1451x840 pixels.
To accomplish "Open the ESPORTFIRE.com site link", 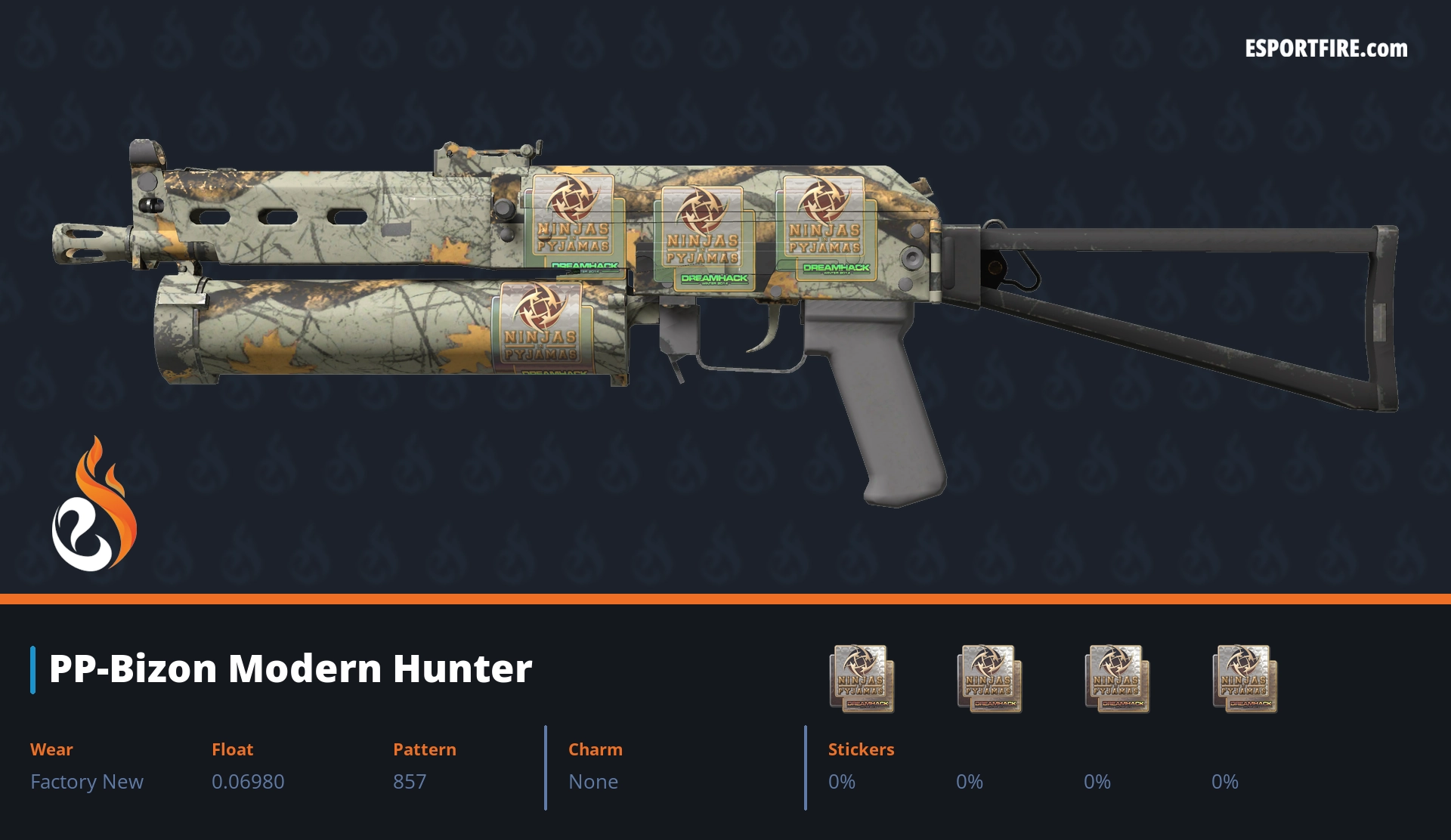I will (1326, 49).
